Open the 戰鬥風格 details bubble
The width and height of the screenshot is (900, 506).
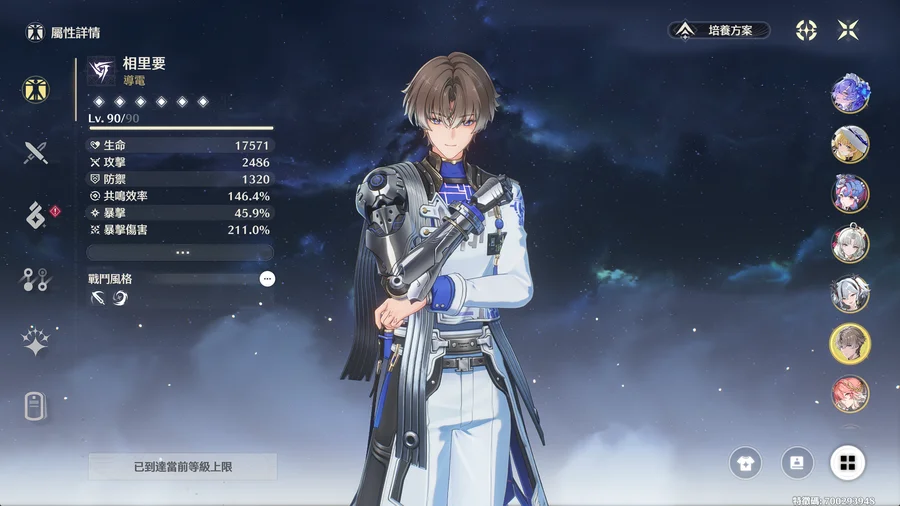267,279
